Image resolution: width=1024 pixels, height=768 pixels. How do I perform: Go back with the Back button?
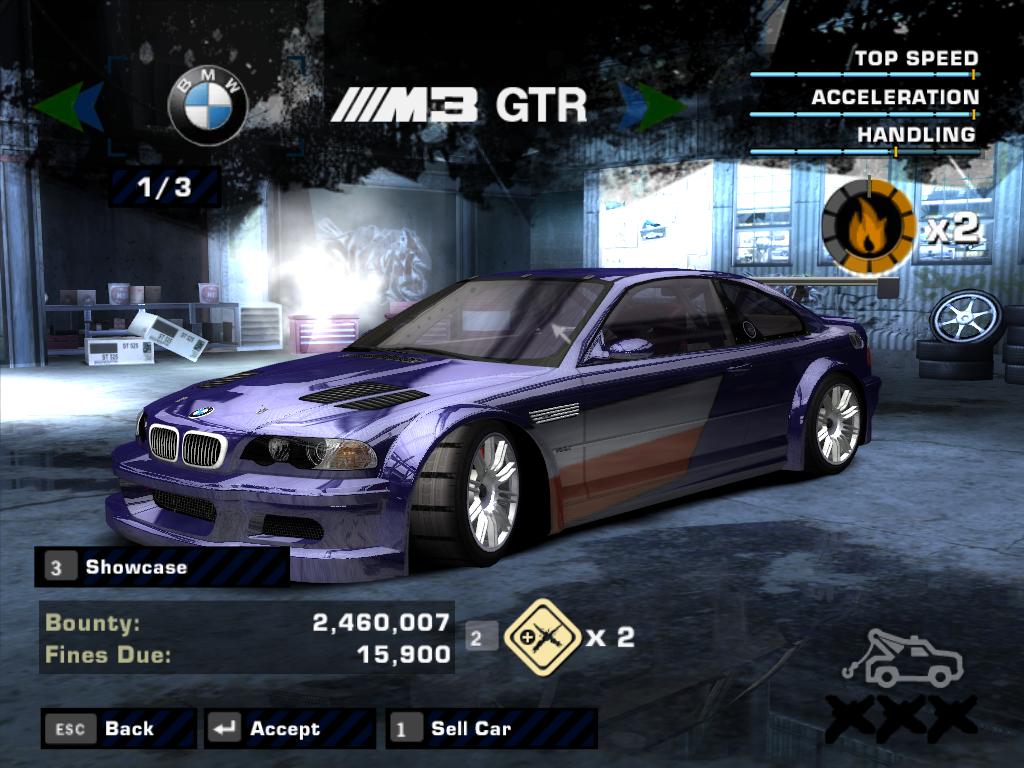point(118,729)
